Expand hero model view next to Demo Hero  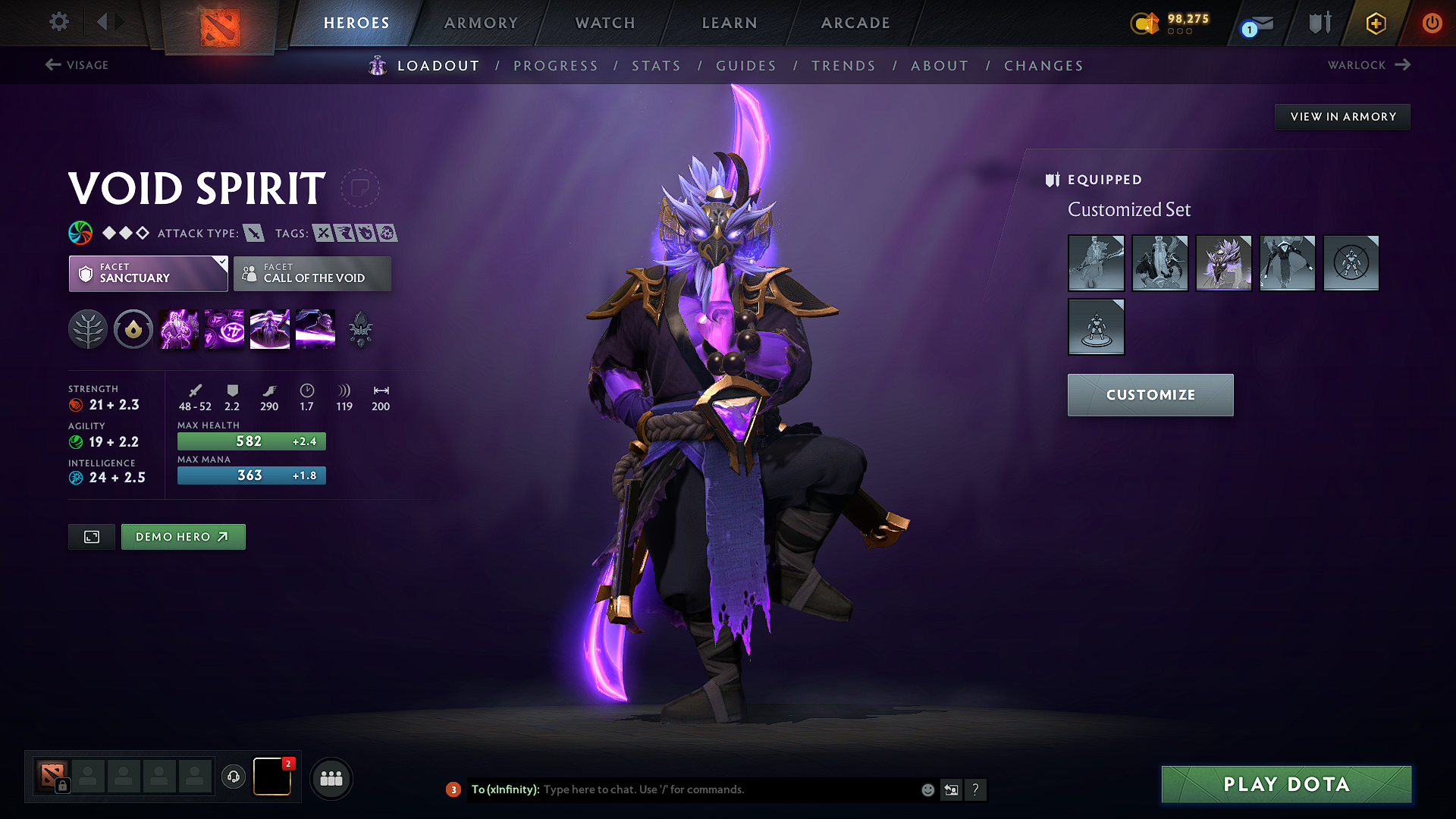[x=91, y=537]
